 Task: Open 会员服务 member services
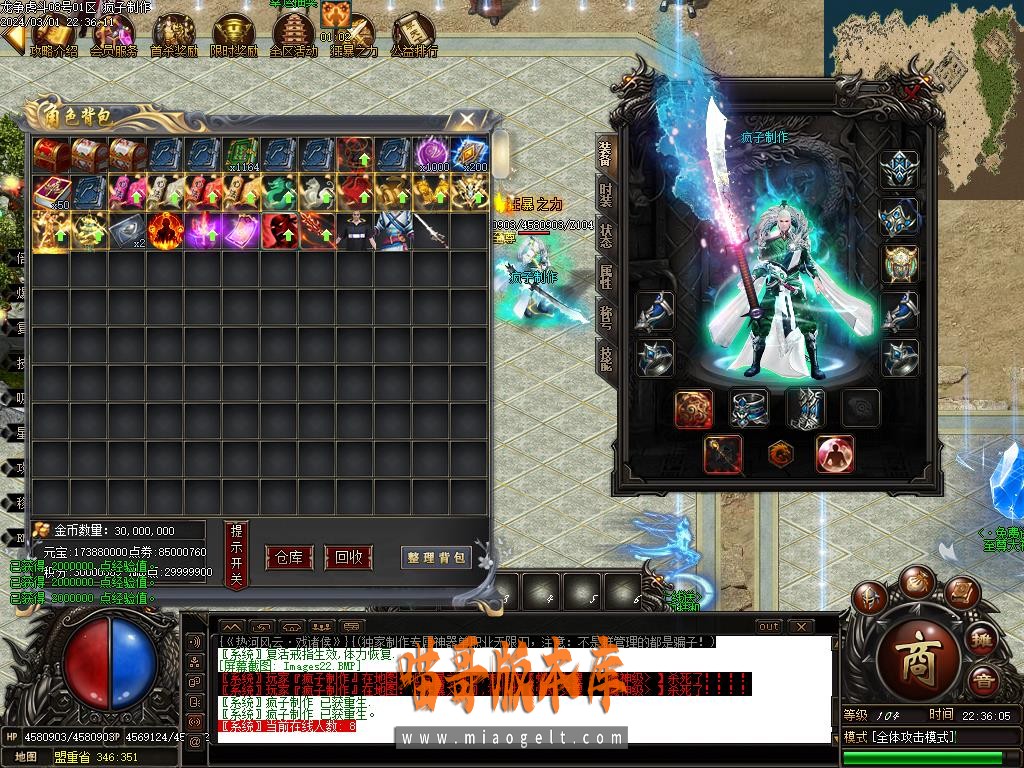pyautogui.click(x=113, y=37)
